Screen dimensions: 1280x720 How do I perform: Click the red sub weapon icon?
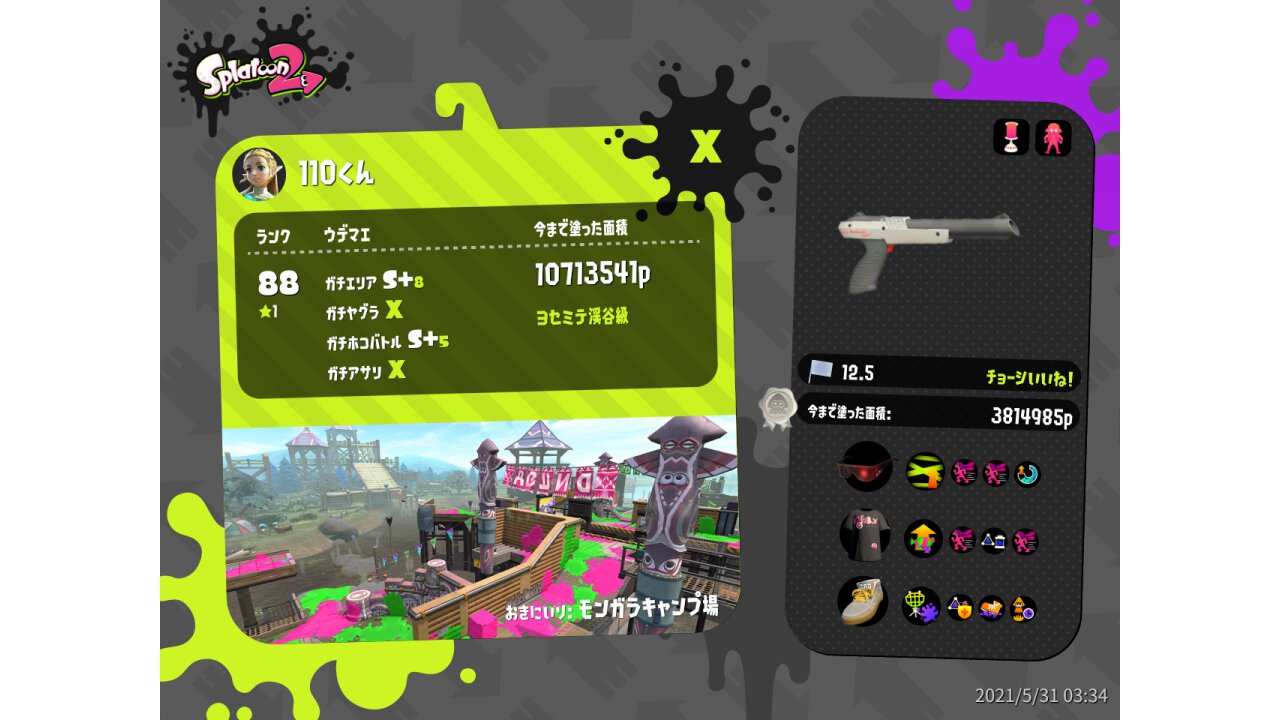[x=1011, y=138]
